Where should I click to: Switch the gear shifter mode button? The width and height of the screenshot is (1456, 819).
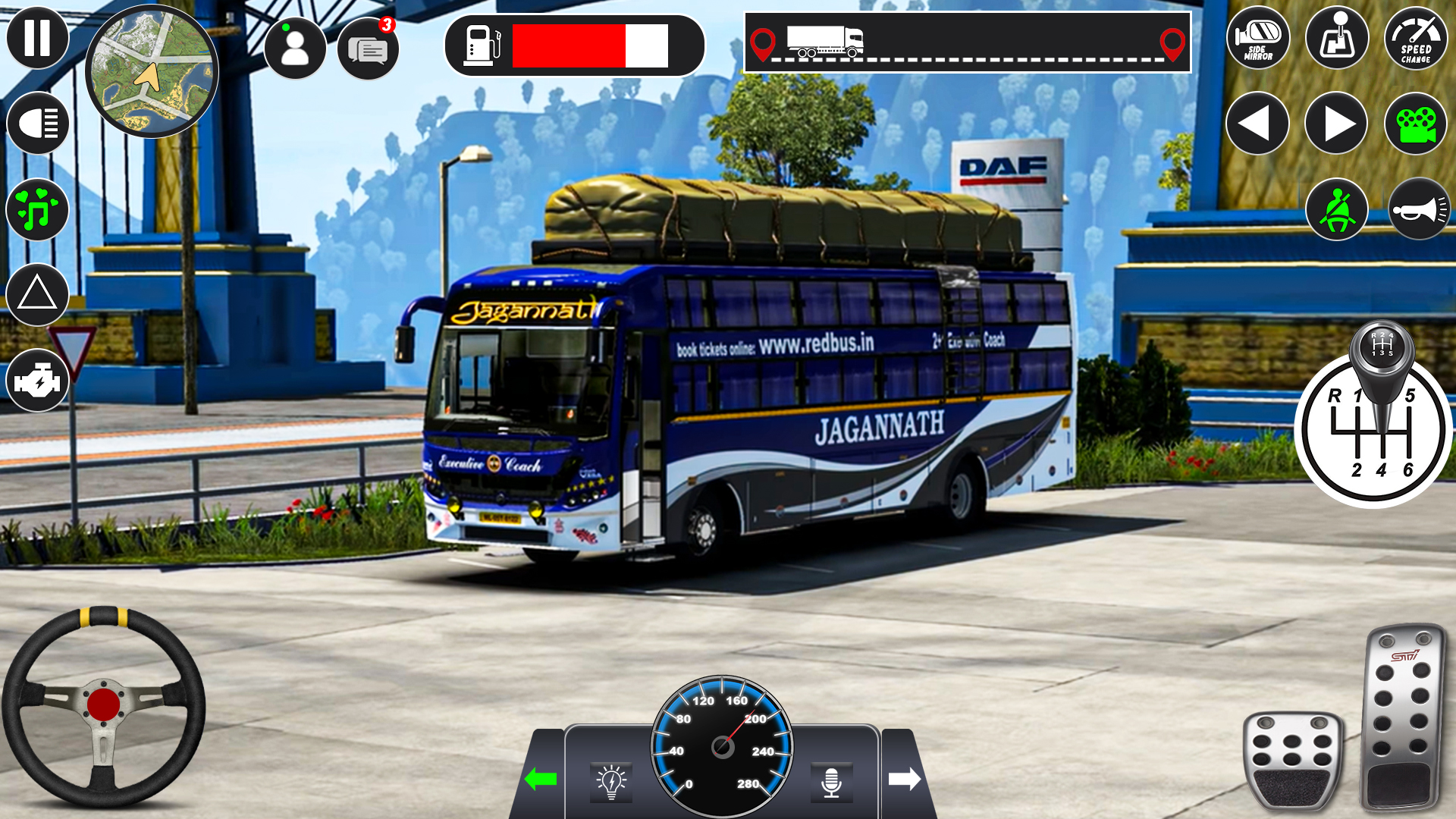point(1337,38)
